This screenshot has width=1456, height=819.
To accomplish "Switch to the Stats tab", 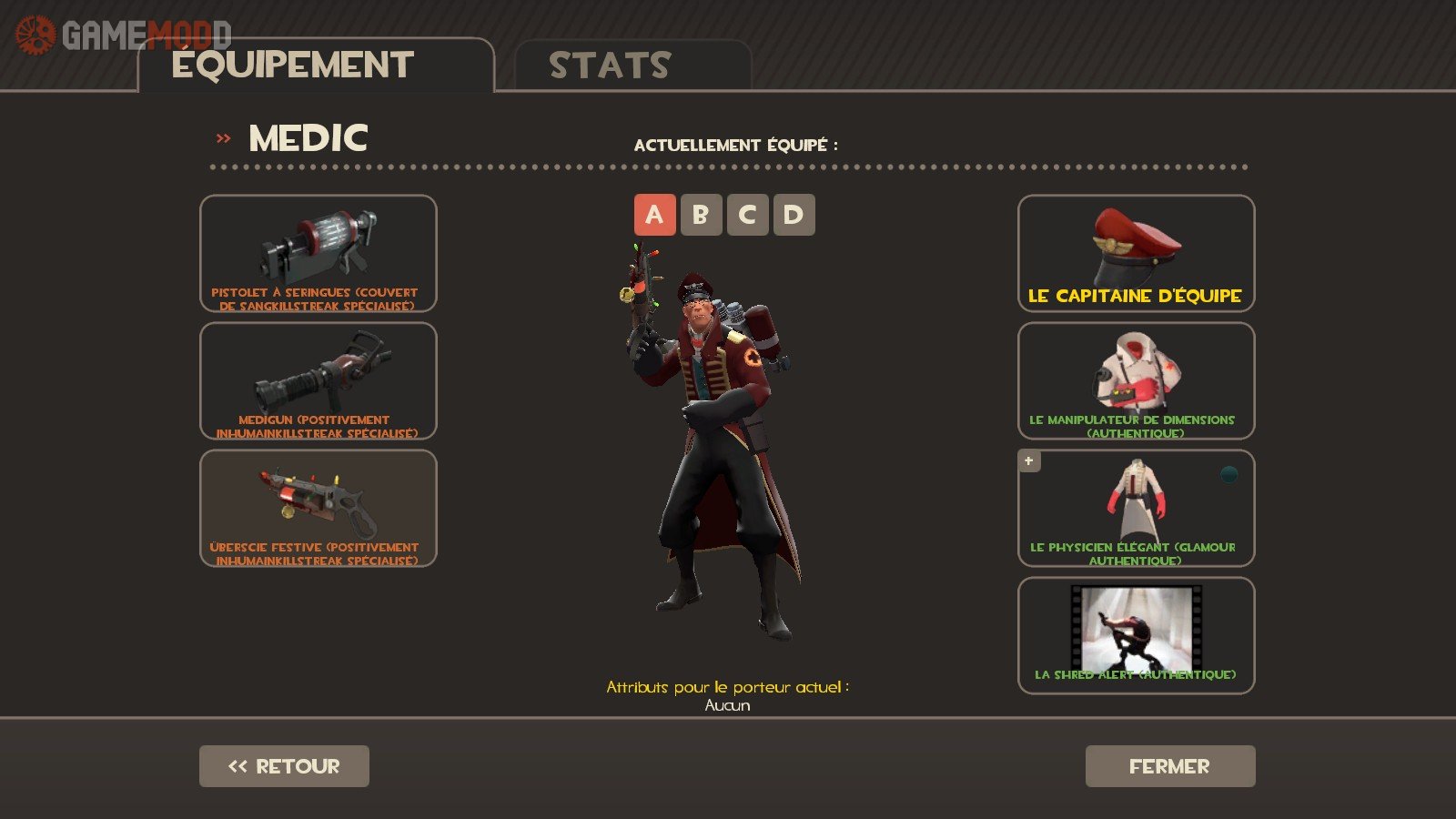I will coord(632,66).
